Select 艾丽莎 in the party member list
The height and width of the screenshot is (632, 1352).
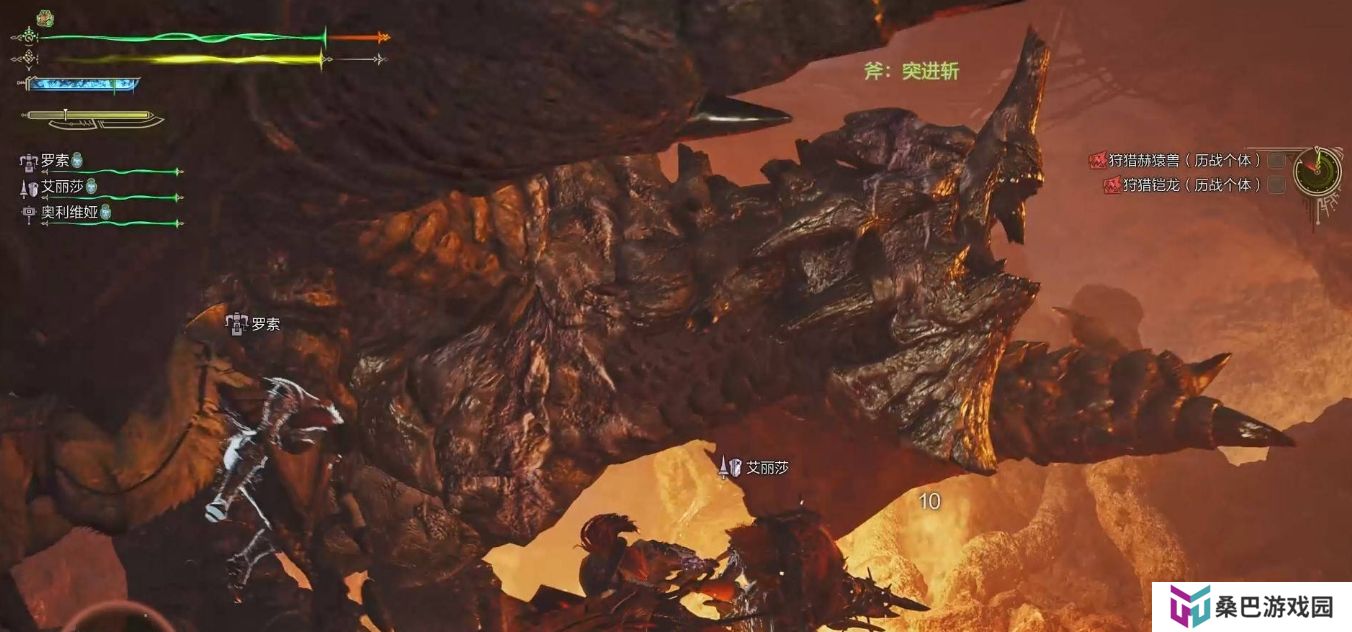pos(62,187)
